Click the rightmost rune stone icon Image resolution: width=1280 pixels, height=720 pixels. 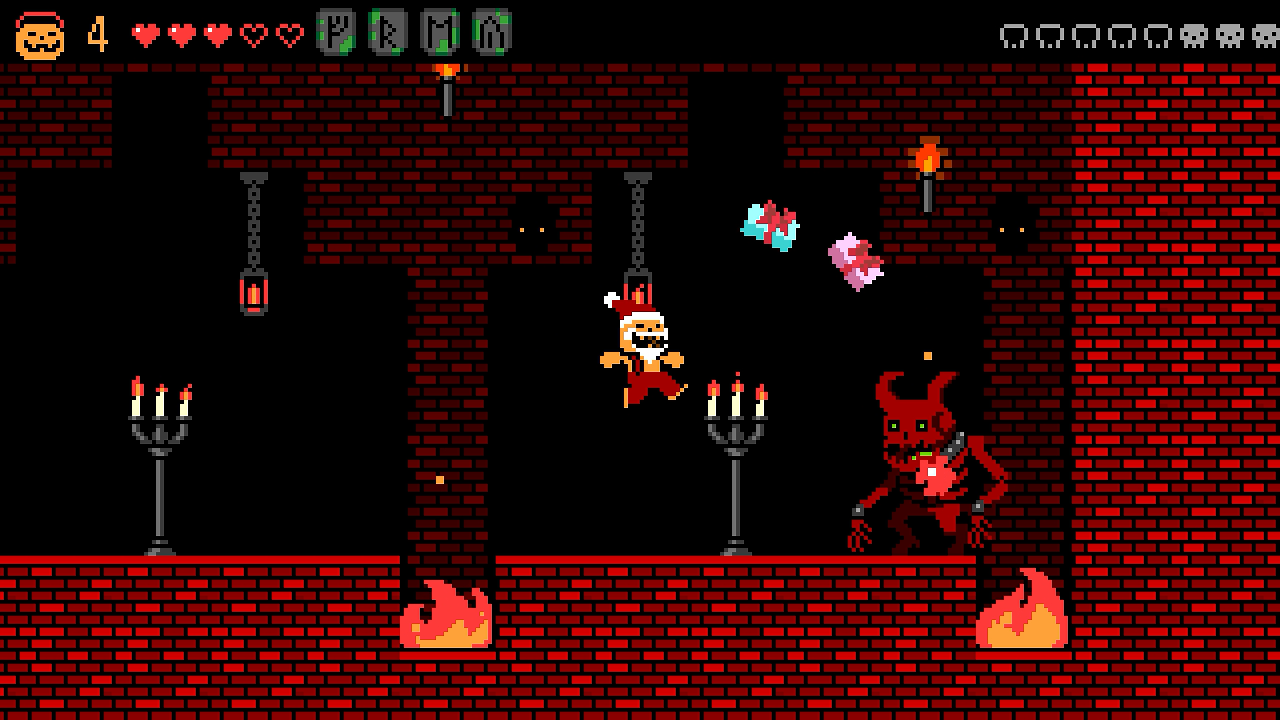point(492,32)
